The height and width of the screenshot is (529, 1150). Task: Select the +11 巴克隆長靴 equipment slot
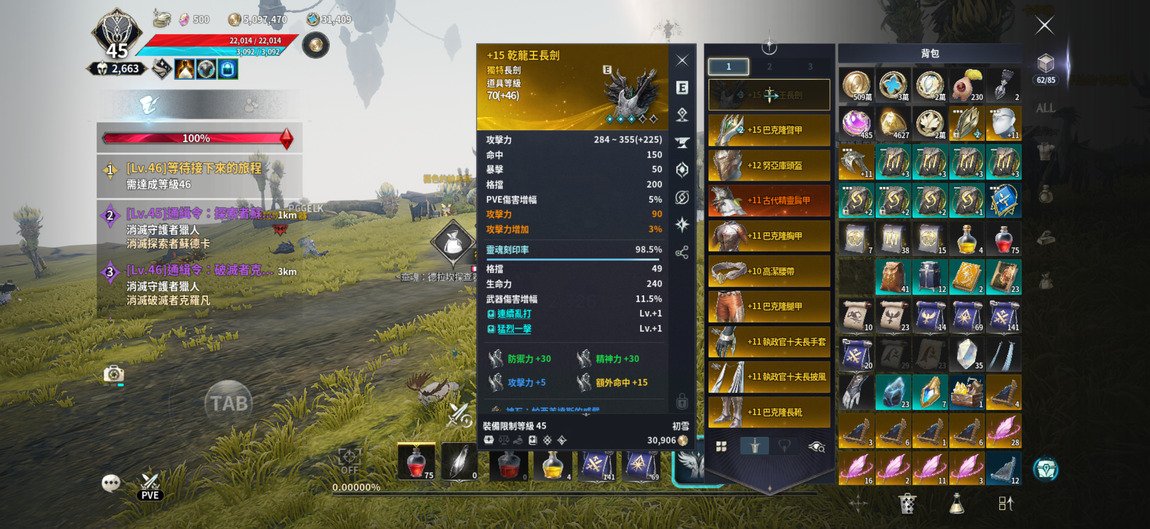point(769,411)
